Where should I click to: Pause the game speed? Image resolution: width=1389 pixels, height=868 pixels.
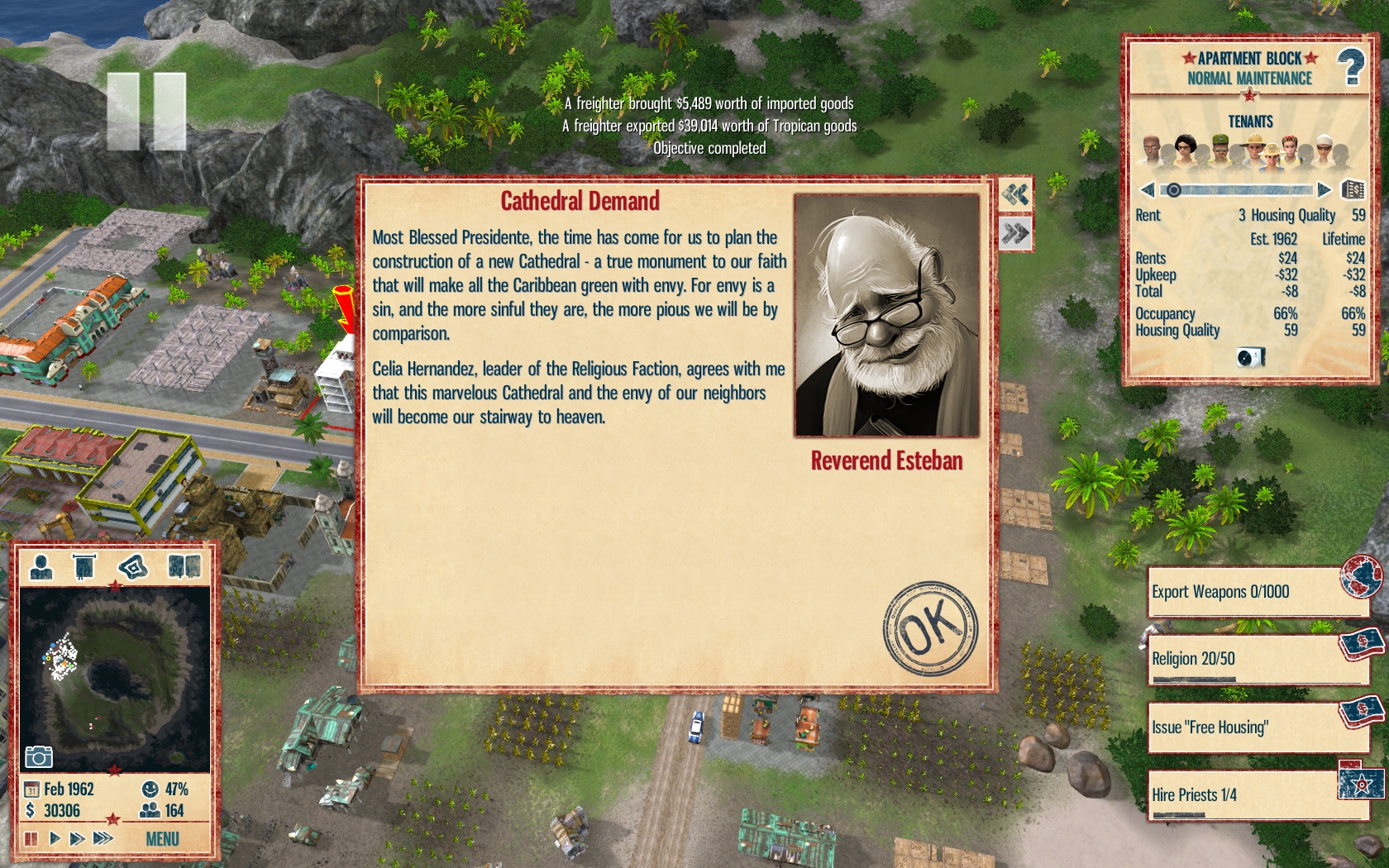(31, 838)
